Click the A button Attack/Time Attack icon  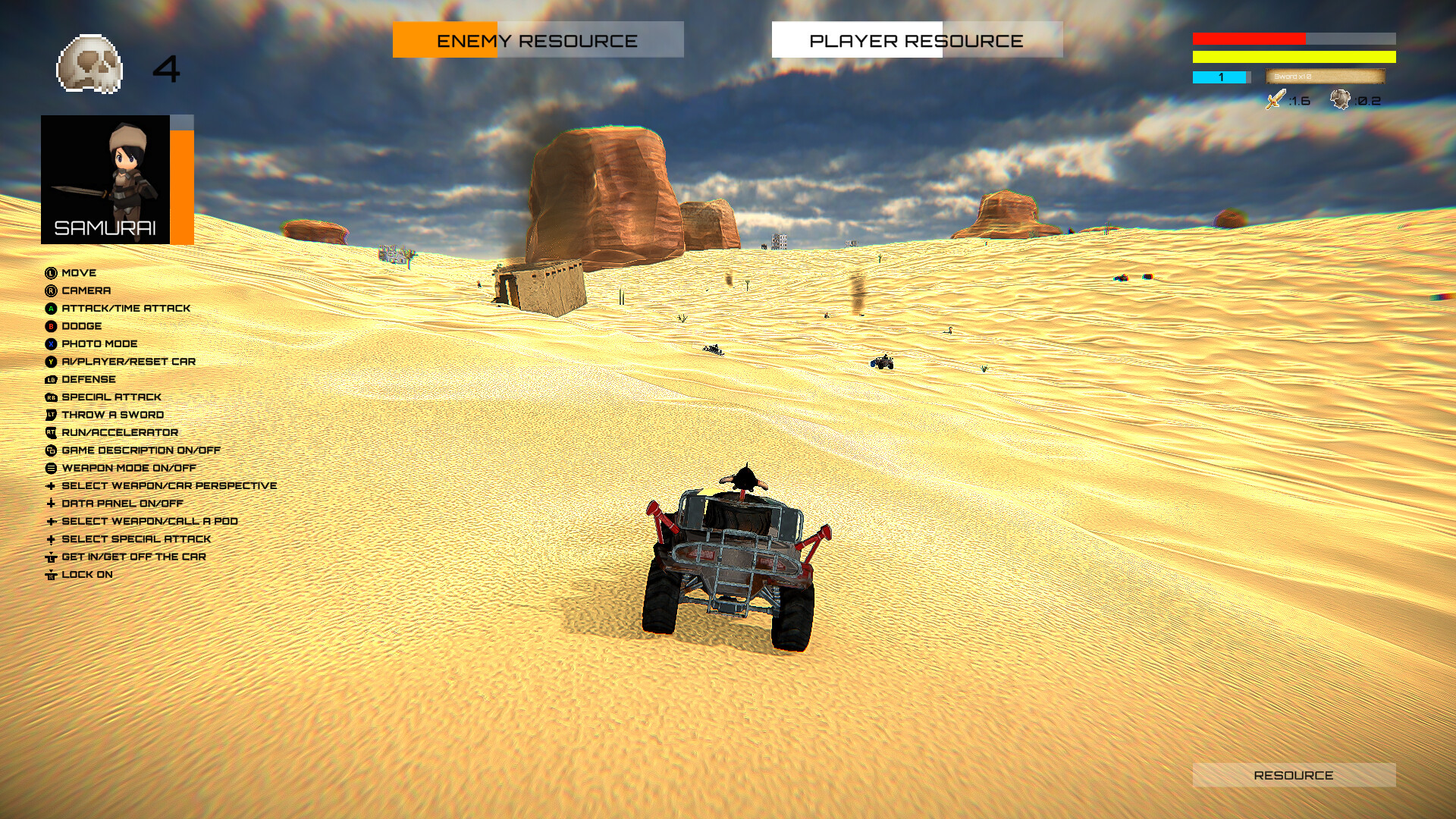tap(50, 308)
